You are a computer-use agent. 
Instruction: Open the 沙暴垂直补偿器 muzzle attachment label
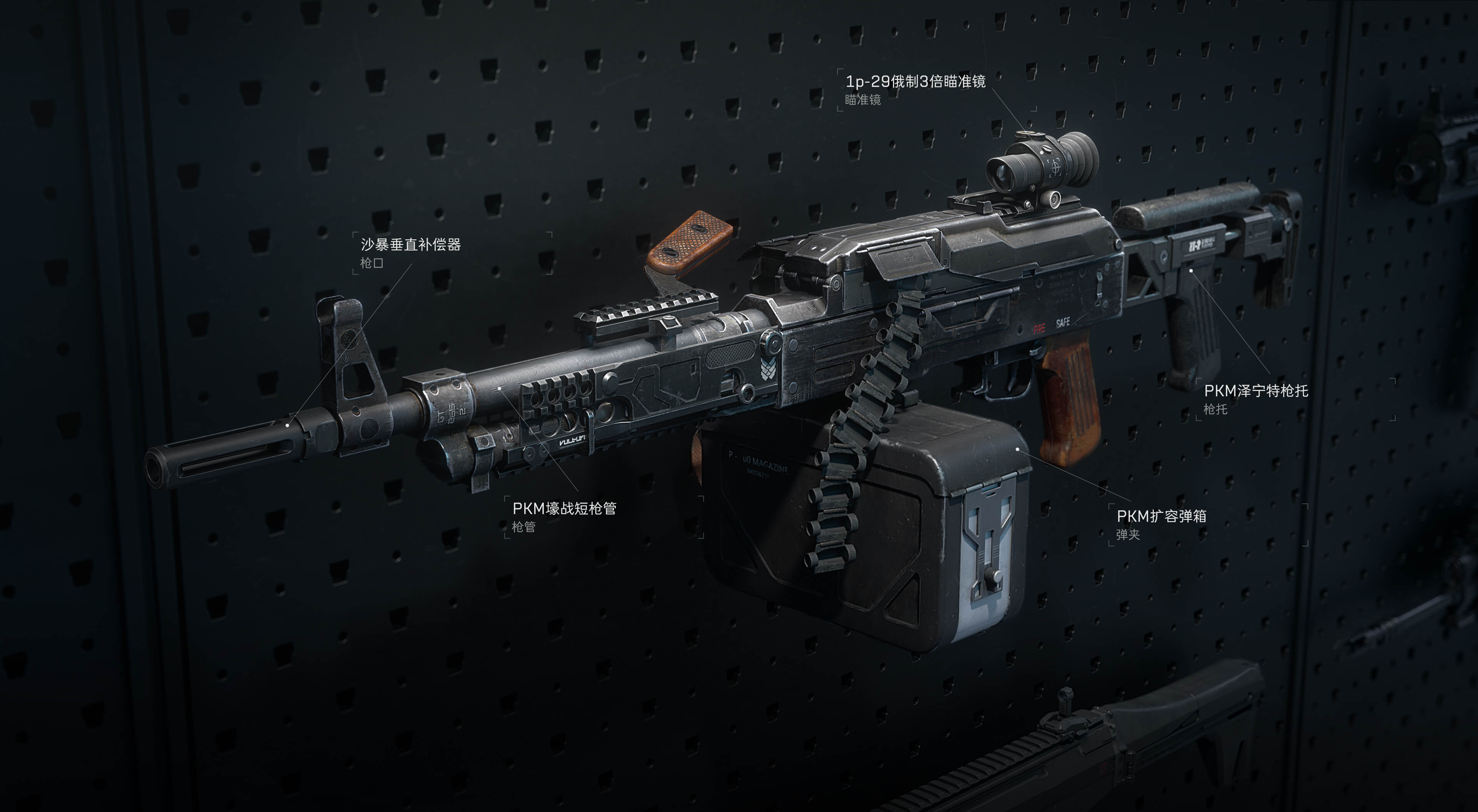tap(410, 245)
